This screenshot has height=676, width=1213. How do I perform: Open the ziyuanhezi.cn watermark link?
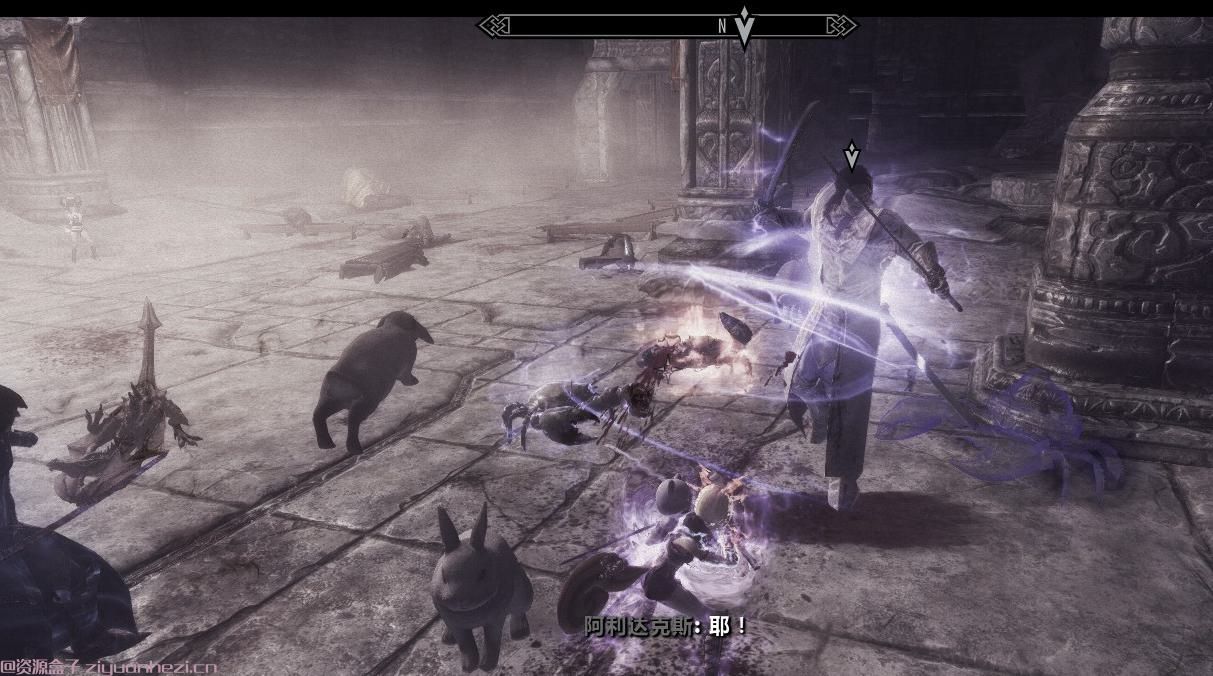pos(108,667)
